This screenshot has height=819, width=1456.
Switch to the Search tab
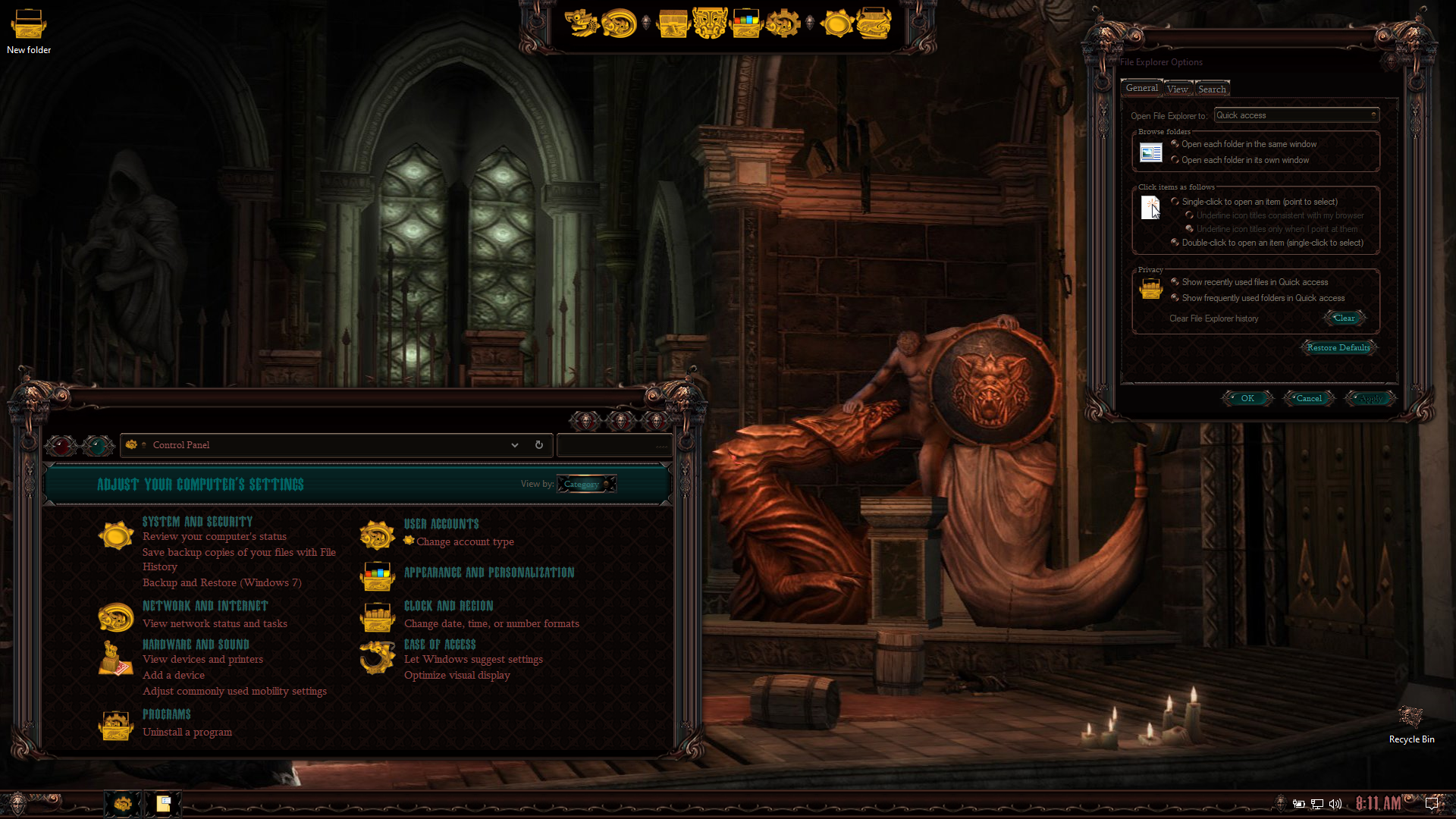[1212, 89]
